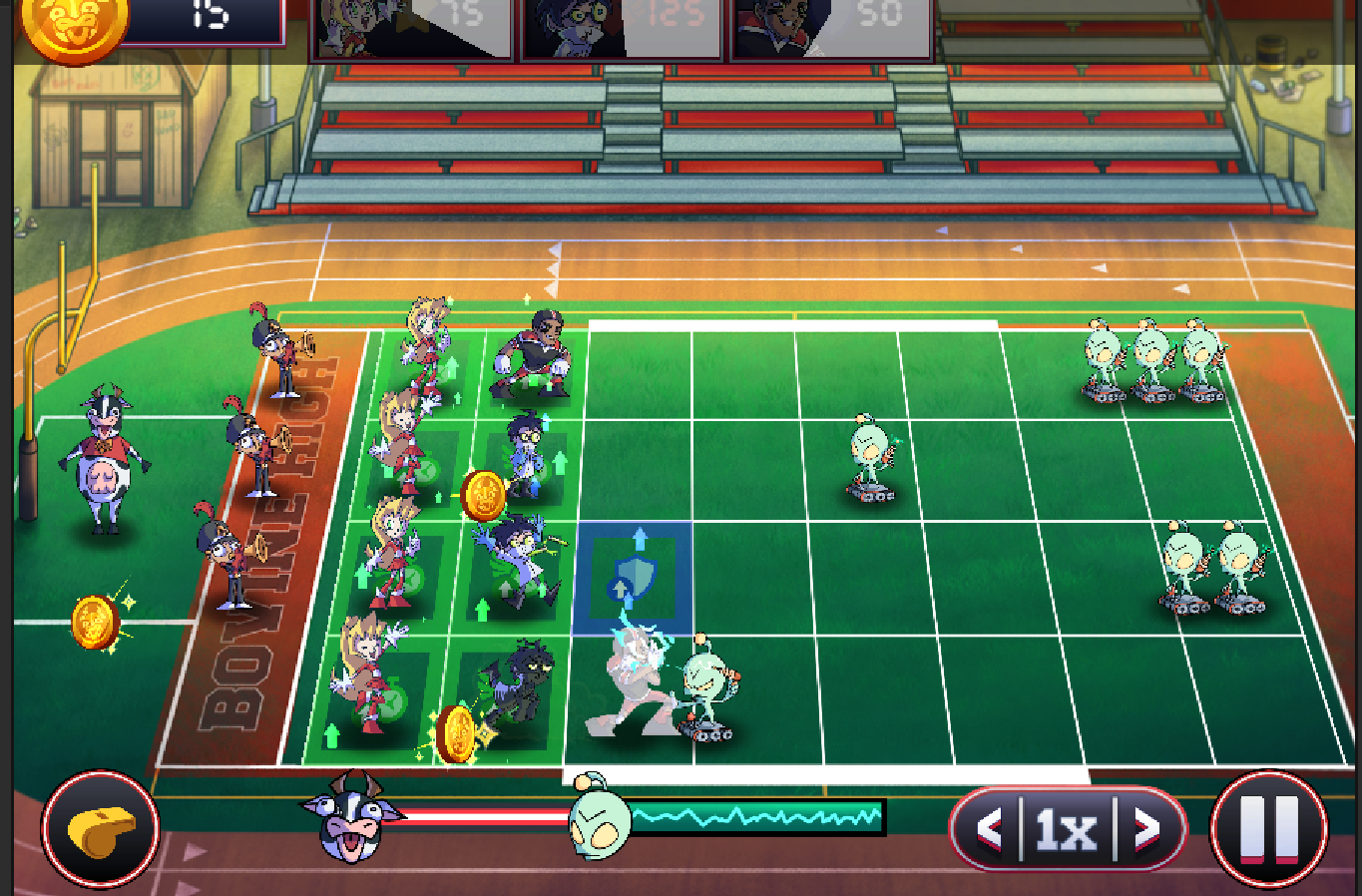
Task: Choose the glasses student card costing 125
Action: 621,28
